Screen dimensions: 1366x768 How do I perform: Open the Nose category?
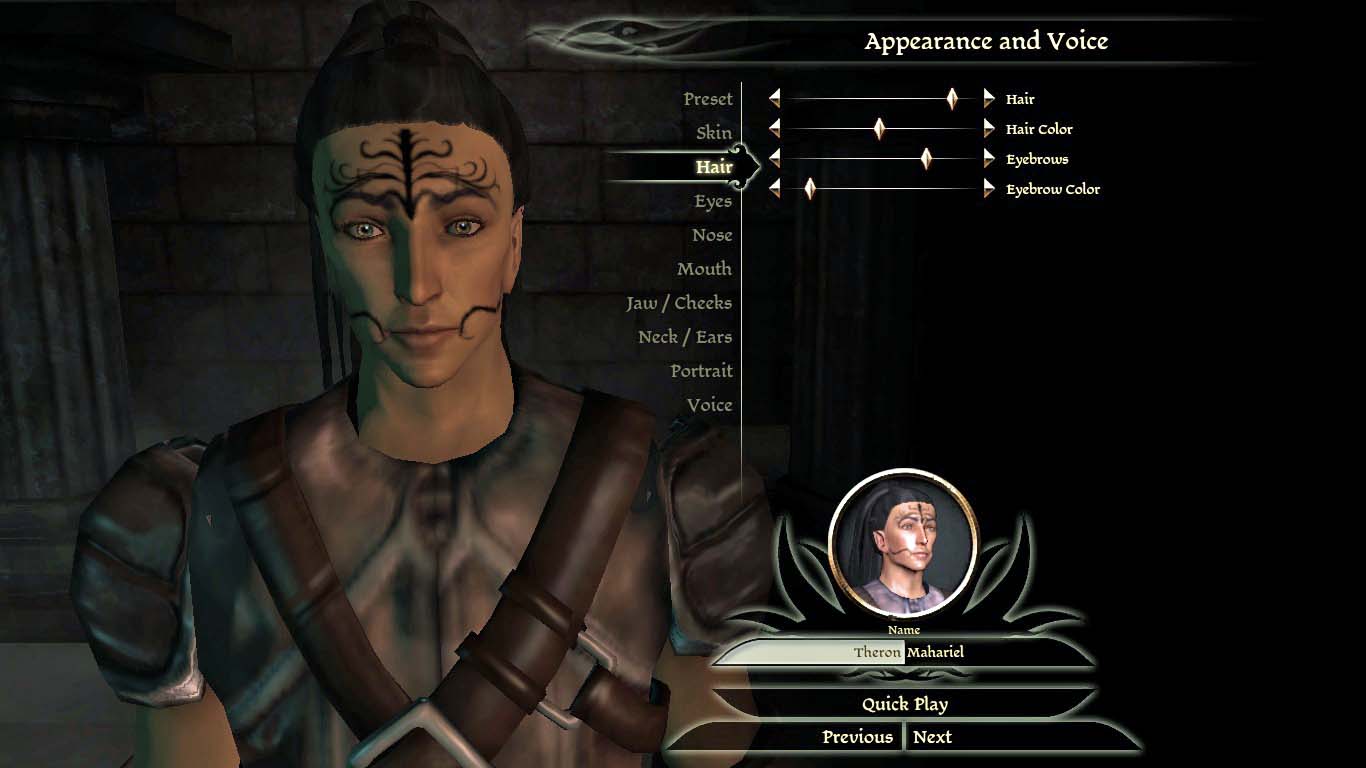click(712, 235)
